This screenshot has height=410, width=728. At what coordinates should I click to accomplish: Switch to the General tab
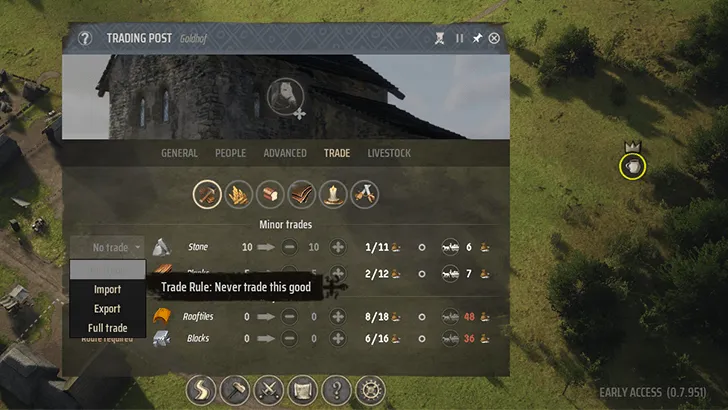point(179,153)
